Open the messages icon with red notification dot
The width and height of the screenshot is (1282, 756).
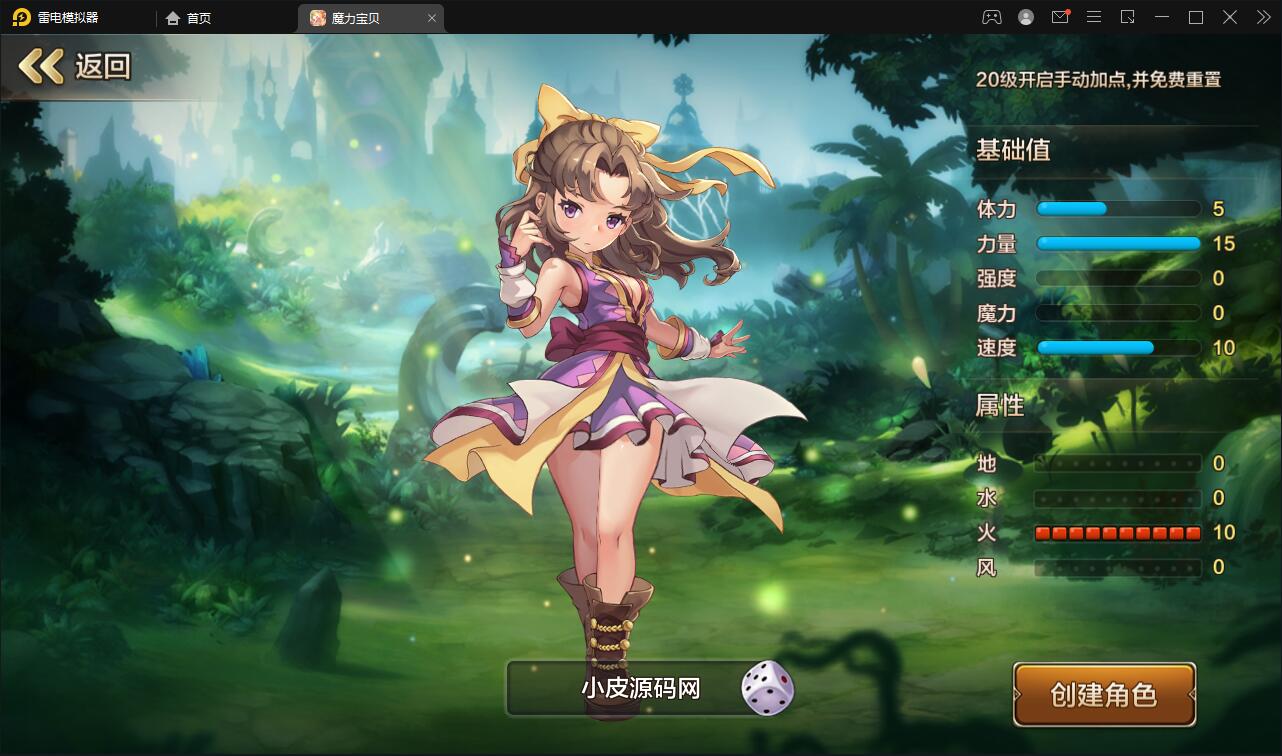coord(1060,17)
